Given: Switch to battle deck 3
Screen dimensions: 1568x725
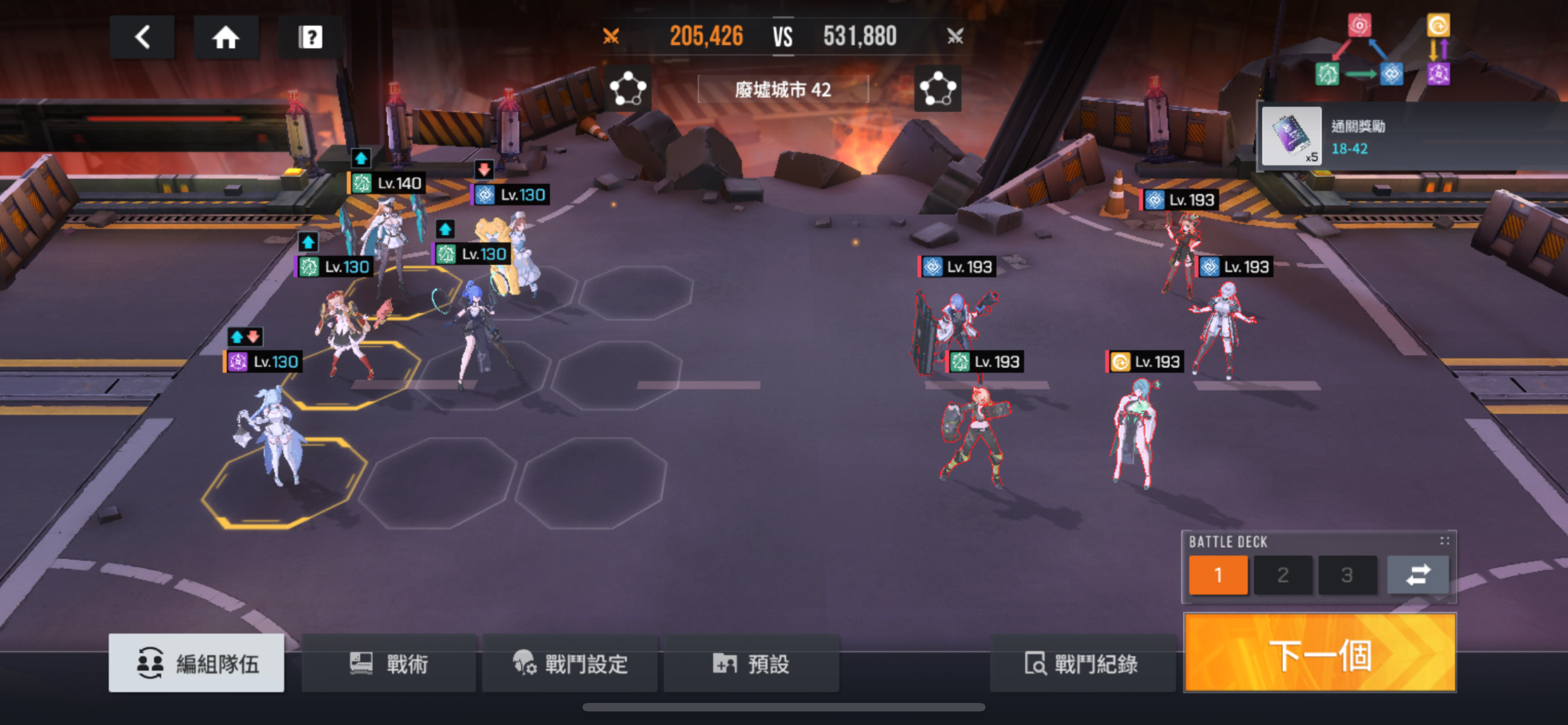Looking at the screenshot, I should tap(1347, 575).
